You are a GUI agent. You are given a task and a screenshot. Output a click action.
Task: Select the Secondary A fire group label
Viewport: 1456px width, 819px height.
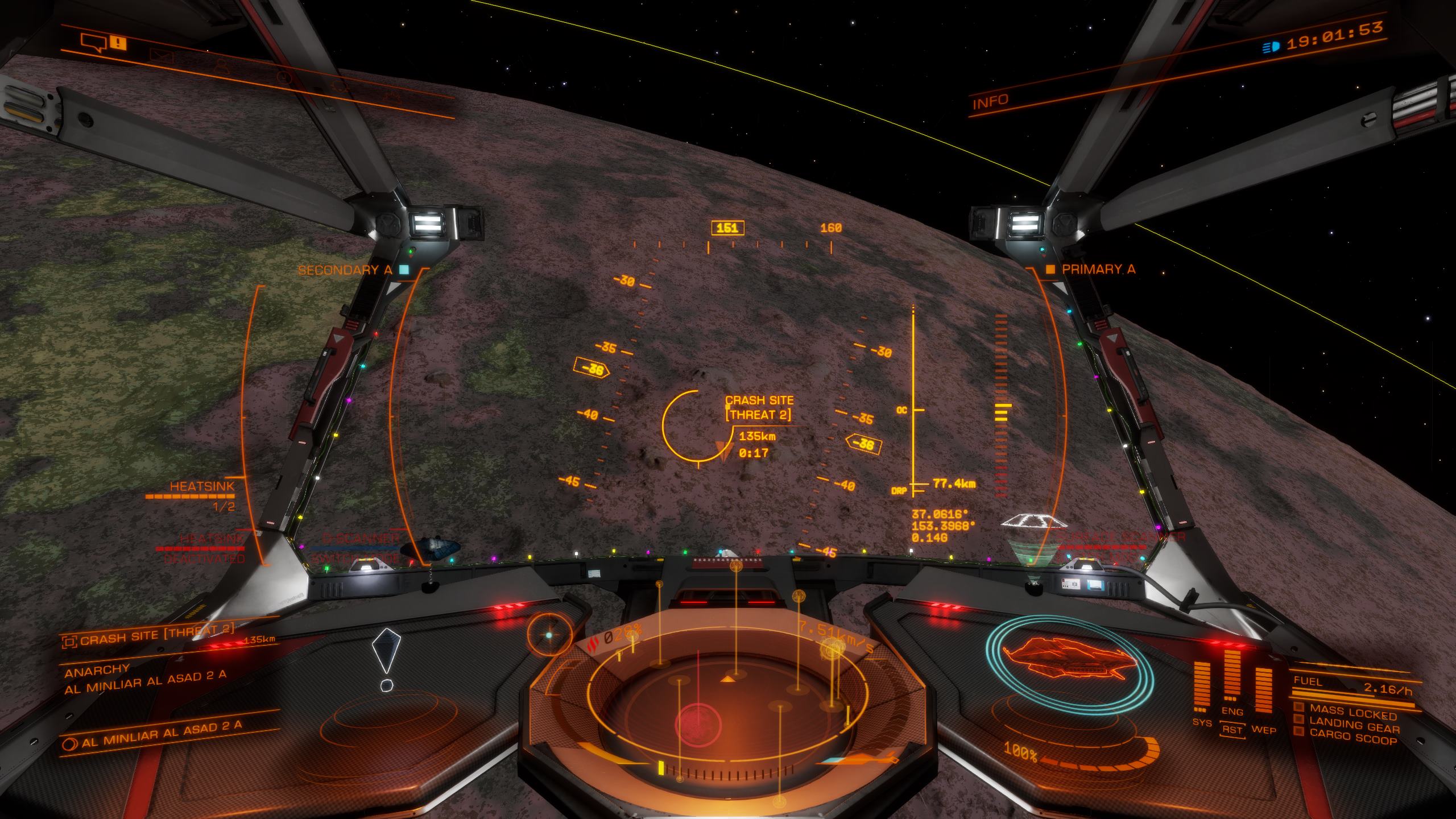(x=346, y=270)
